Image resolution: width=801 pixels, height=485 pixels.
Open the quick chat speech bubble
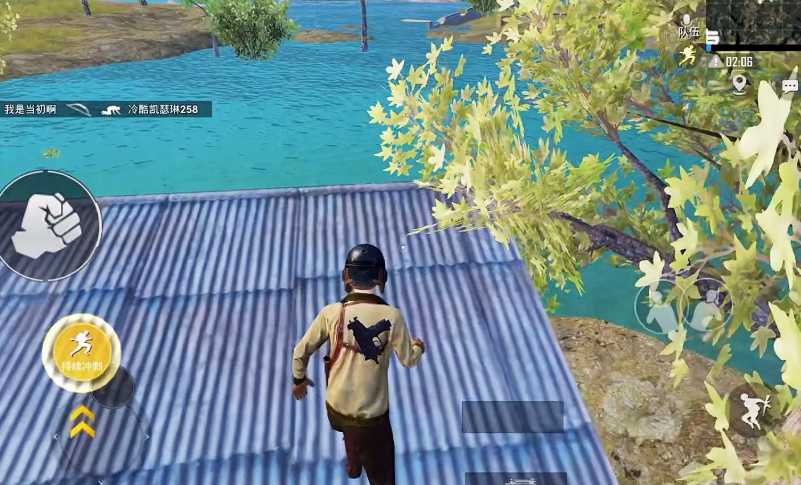789,86
